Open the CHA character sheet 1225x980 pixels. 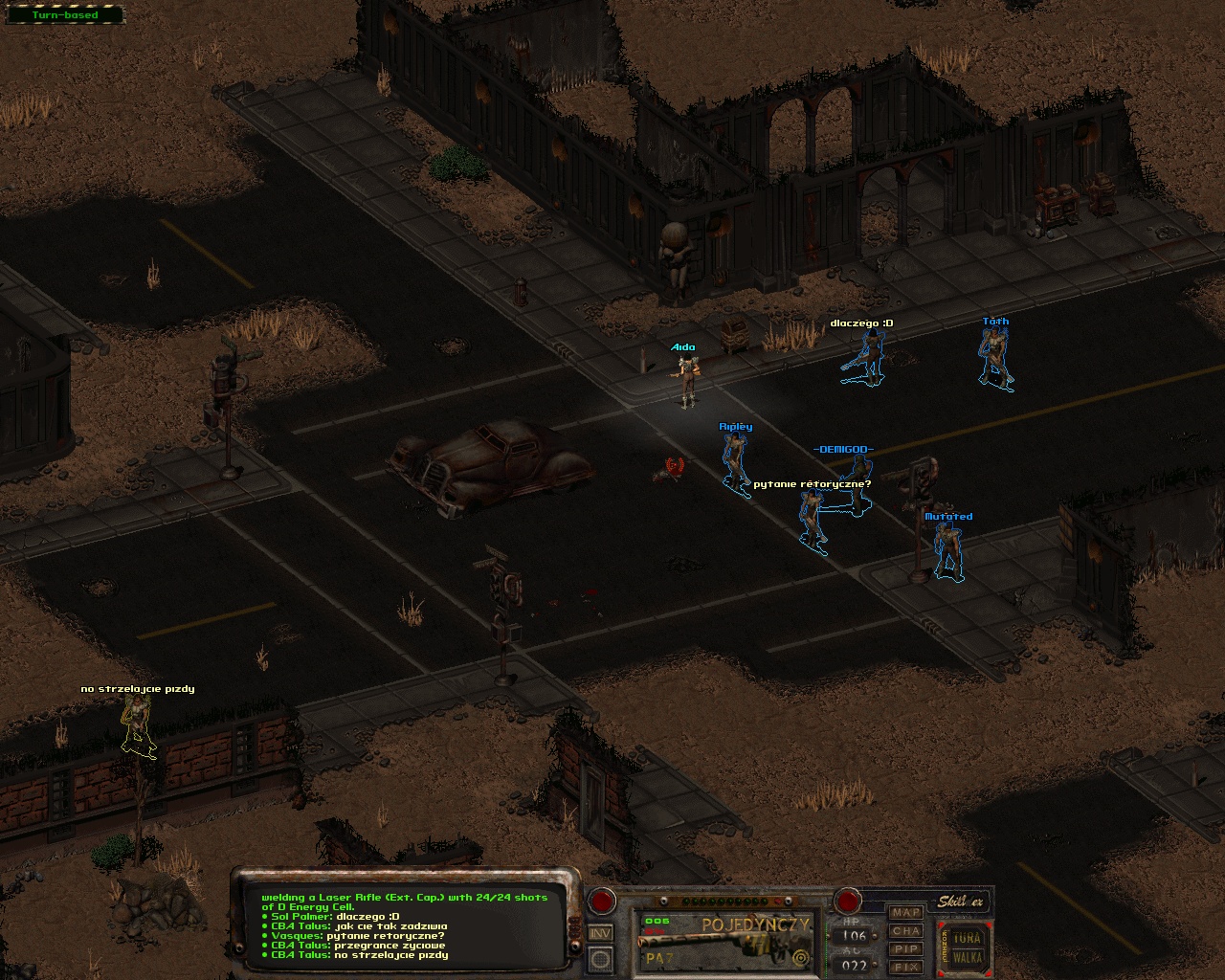(x=905, y=930)
